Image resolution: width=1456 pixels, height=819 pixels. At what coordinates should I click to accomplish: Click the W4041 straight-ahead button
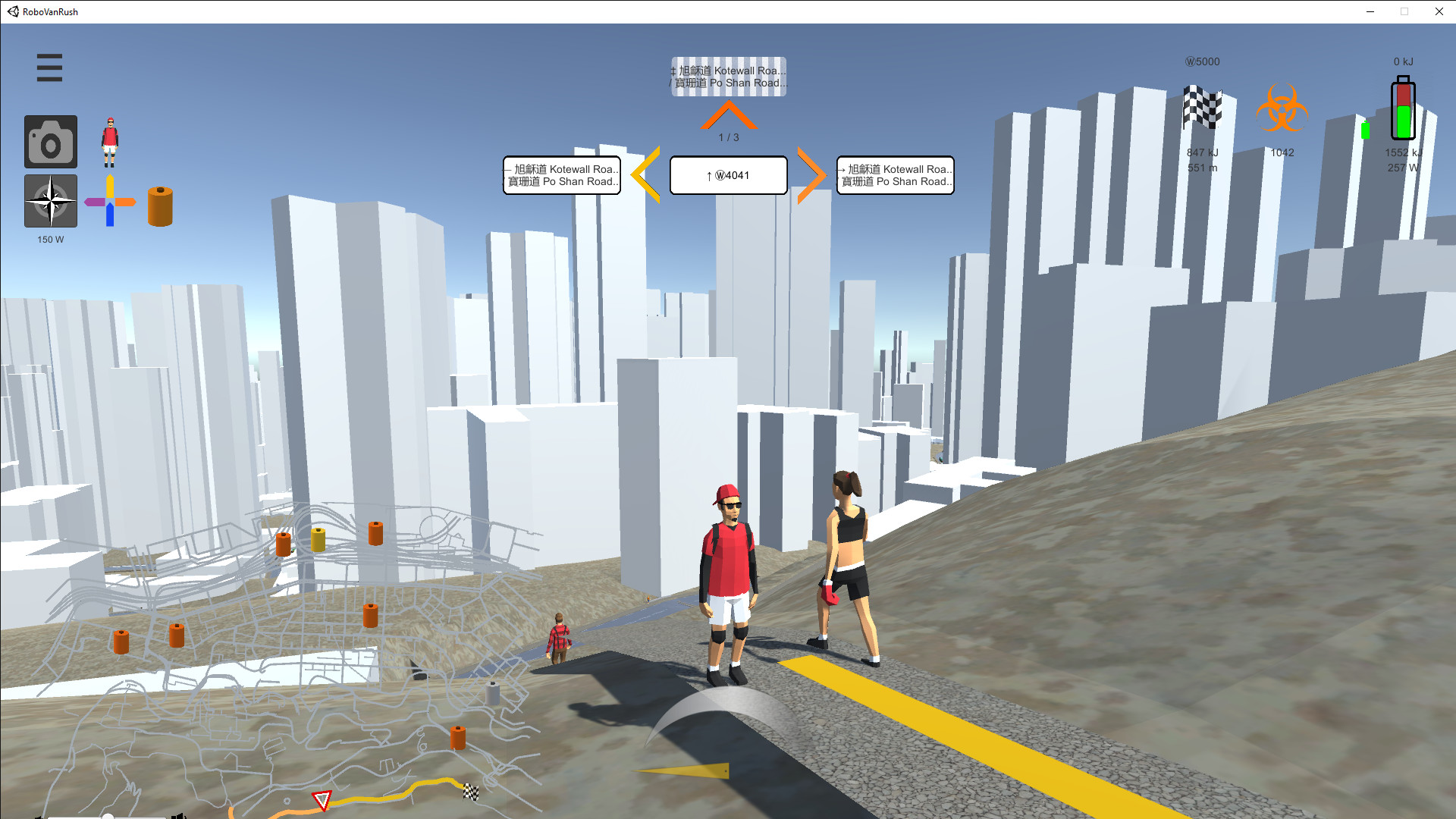tap(727, 174)
